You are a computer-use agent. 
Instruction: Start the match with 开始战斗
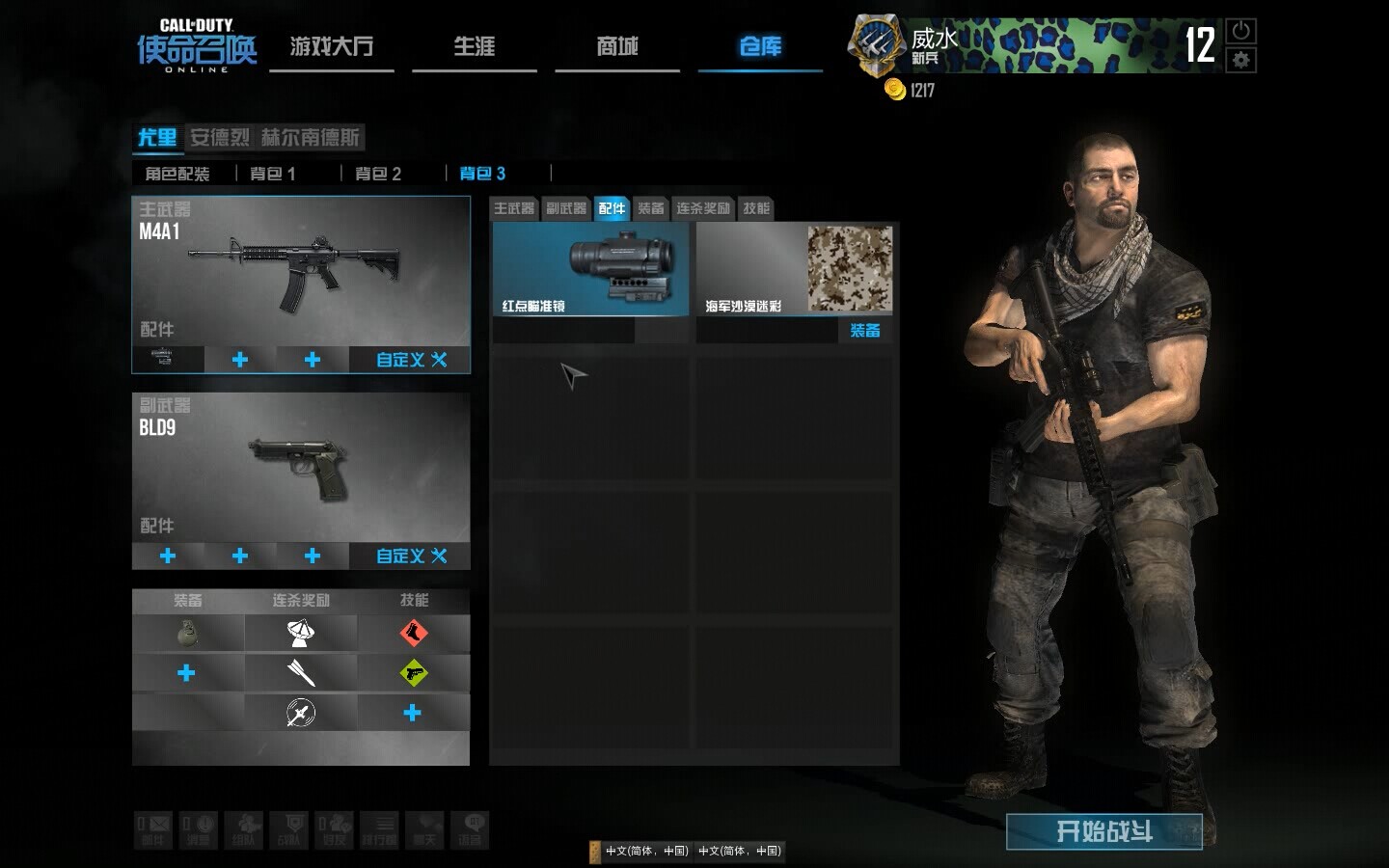[x=1103, y=831]
